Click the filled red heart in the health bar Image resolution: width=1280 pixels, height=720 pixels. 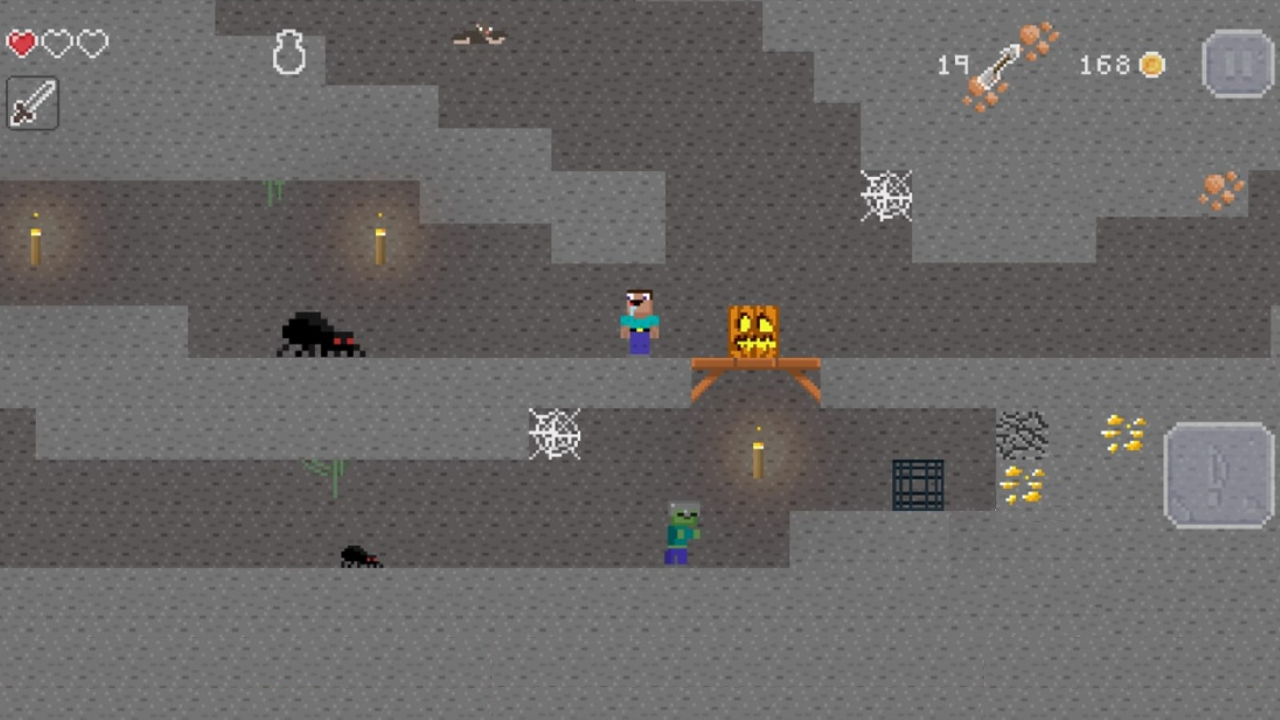coord(22,43)
